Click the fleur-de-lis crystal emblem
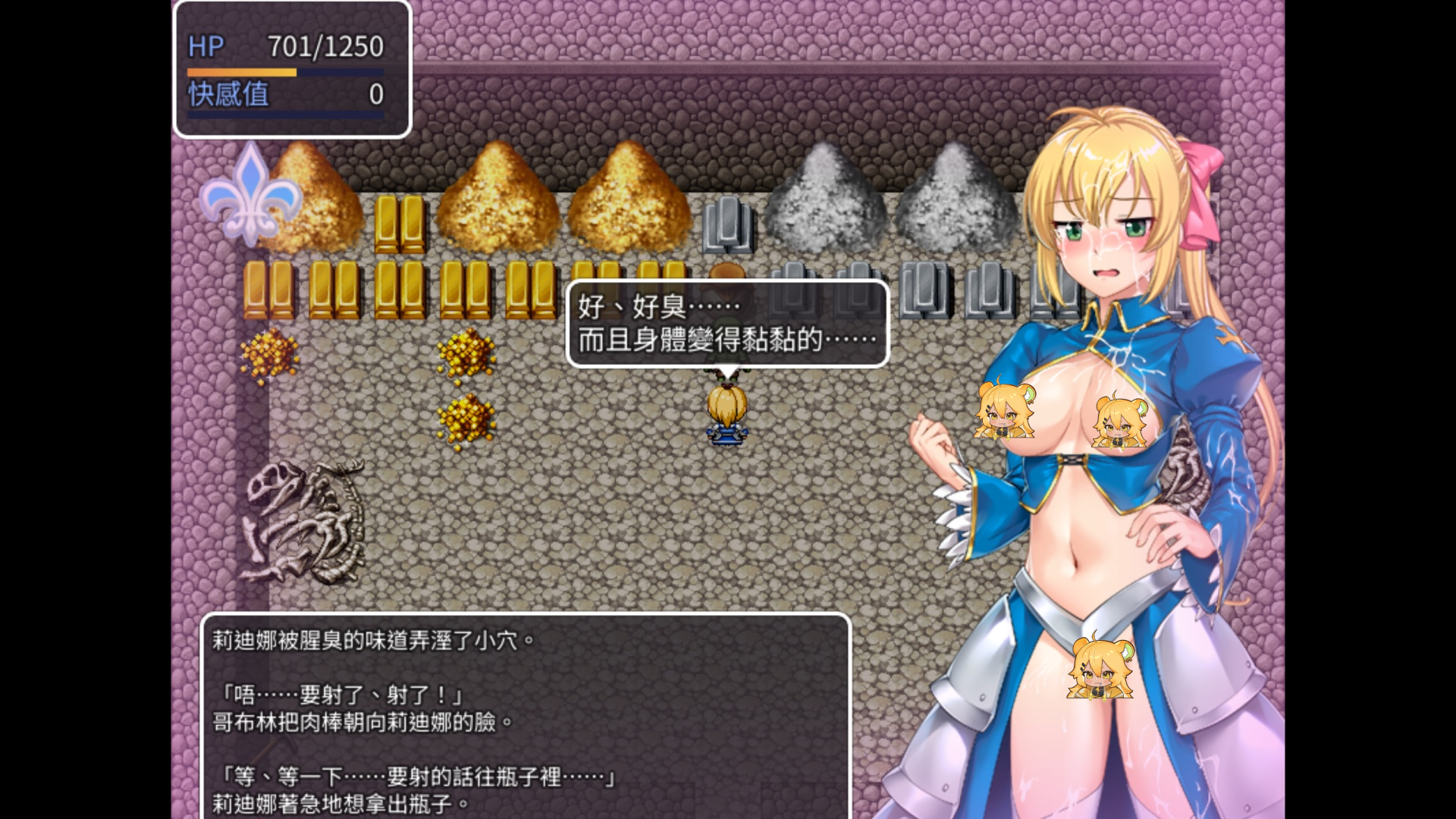1456x819 pixels. [250, 199]
